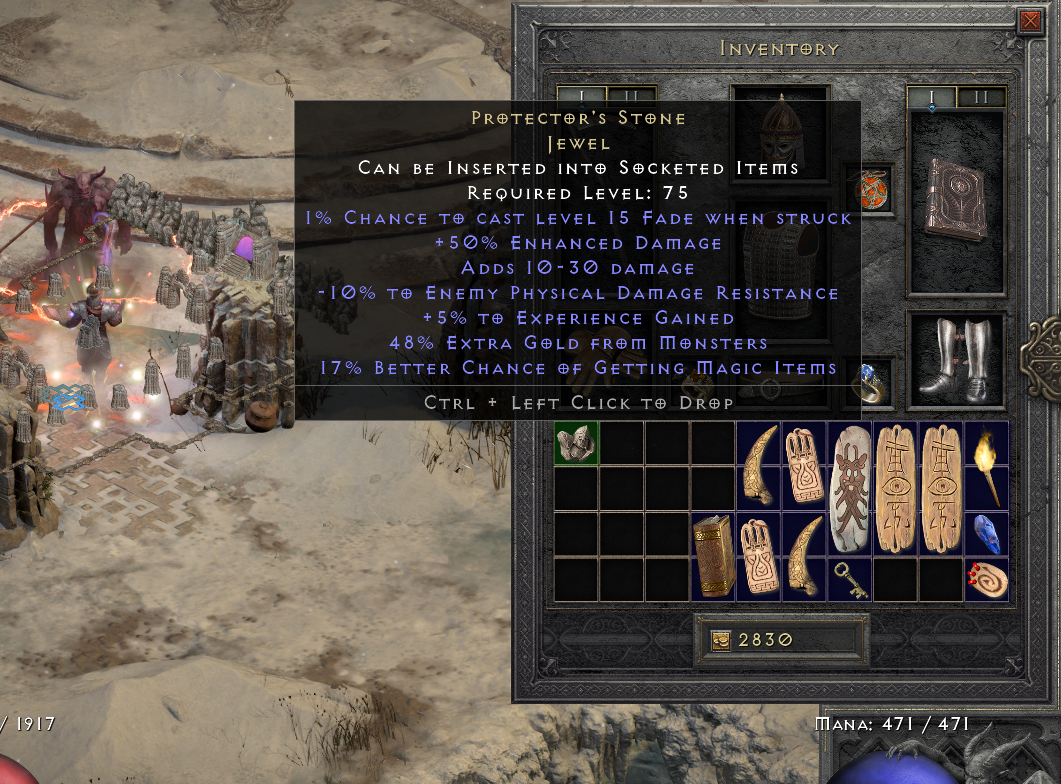1061x784 pixels.
Task: Select the equipped helmet
Action: [x=780, y=128]
